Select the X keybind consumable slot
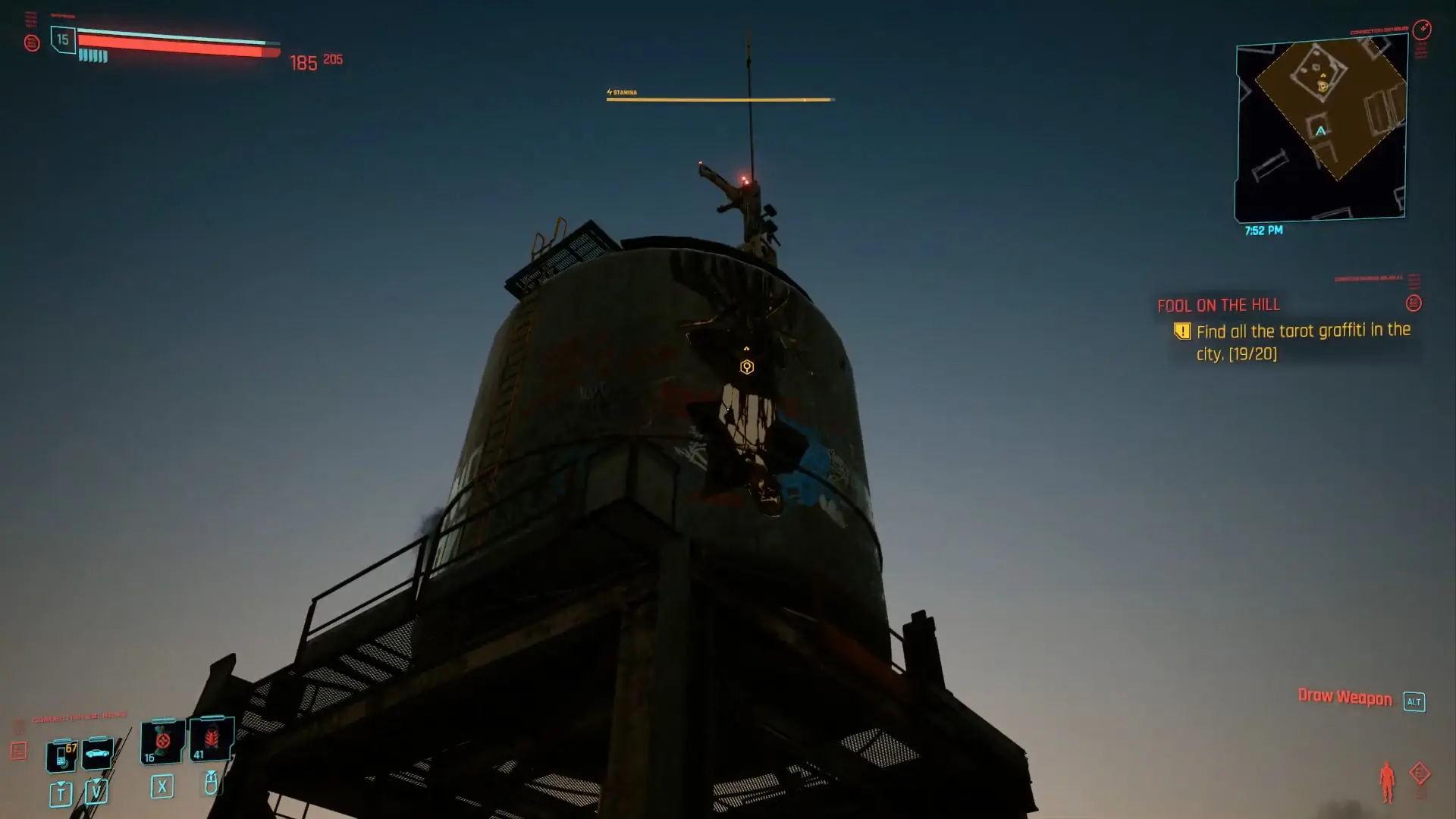This screenshot has height=819, width=1456. pos(162,786)
